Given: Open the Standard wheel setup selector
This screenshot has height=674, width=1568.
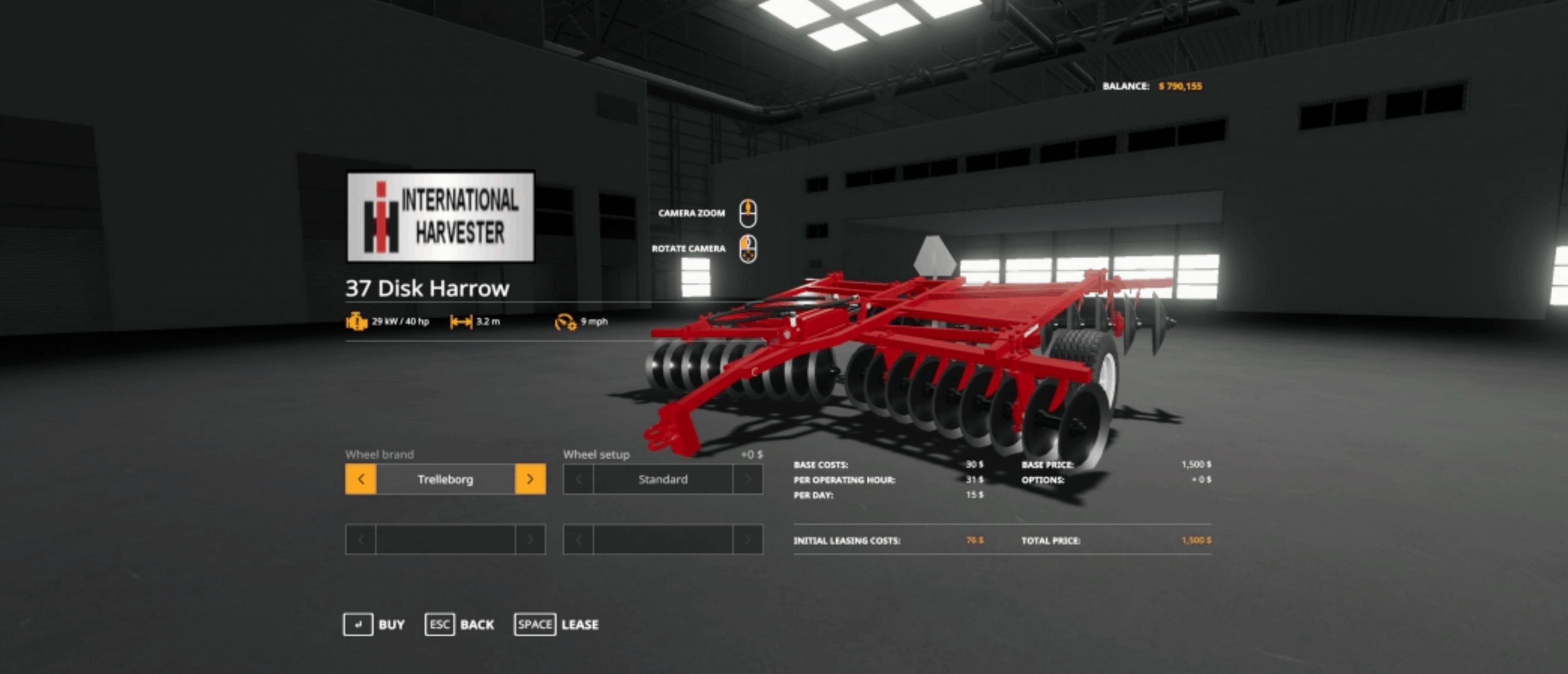Looking at the screenshot, I should tap(662, 479).
